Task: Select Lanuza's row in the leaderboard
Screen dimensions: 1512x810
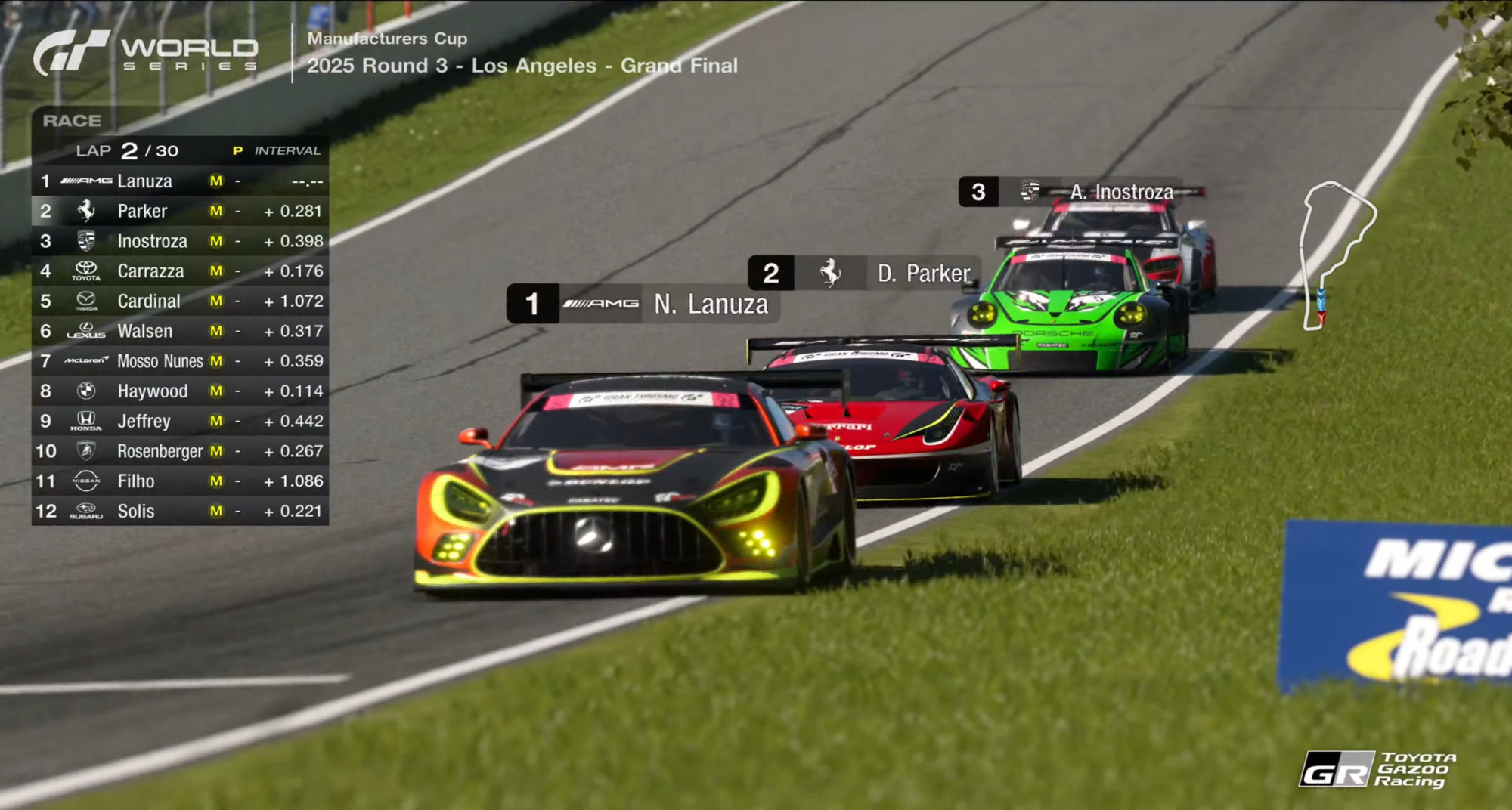Action: (180, 181)
